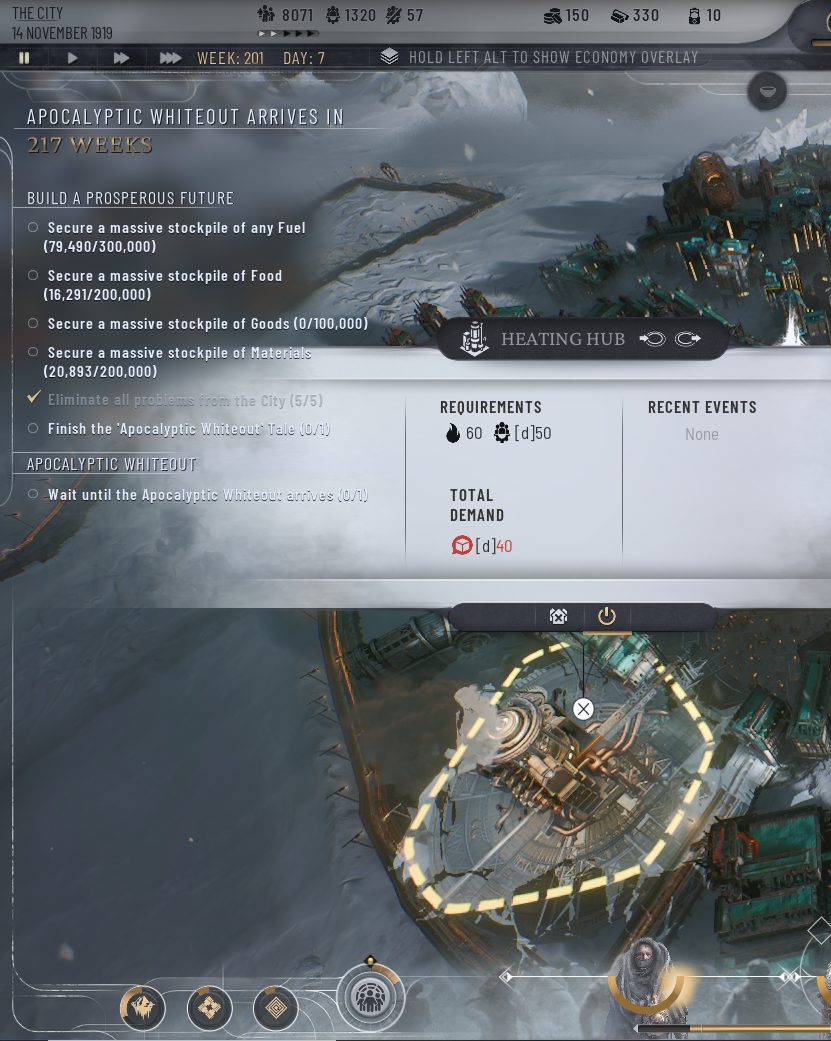Set game speed to triple fast-forward

[170, 58]
